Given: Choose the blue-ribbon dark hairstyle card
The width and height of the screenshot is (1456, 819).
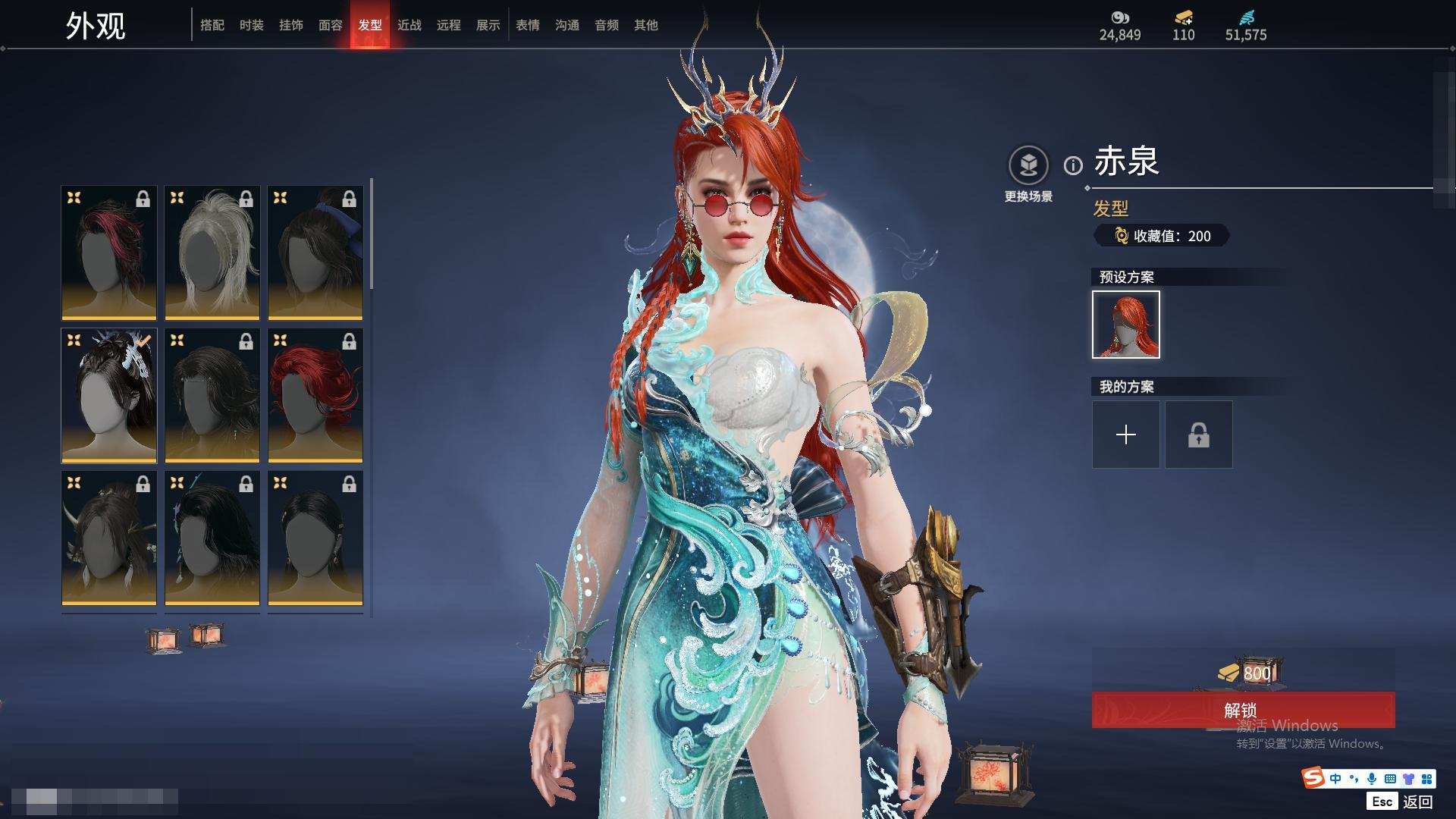Looking at the screenshot, I should (x=315, y=253).
